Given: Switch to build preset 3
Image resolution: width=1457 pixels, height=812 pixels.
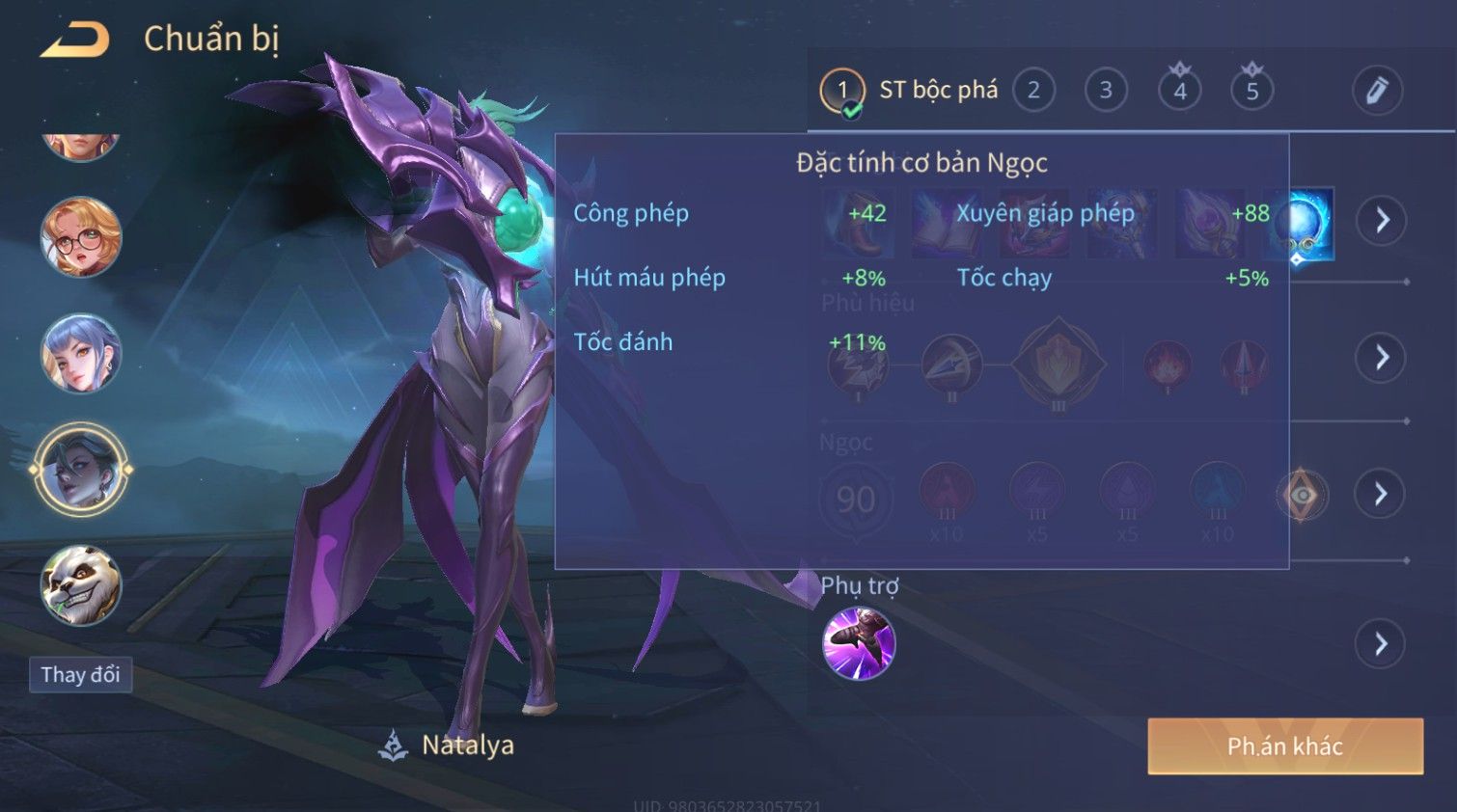Looking at the screenshot, I should 1106,92.
